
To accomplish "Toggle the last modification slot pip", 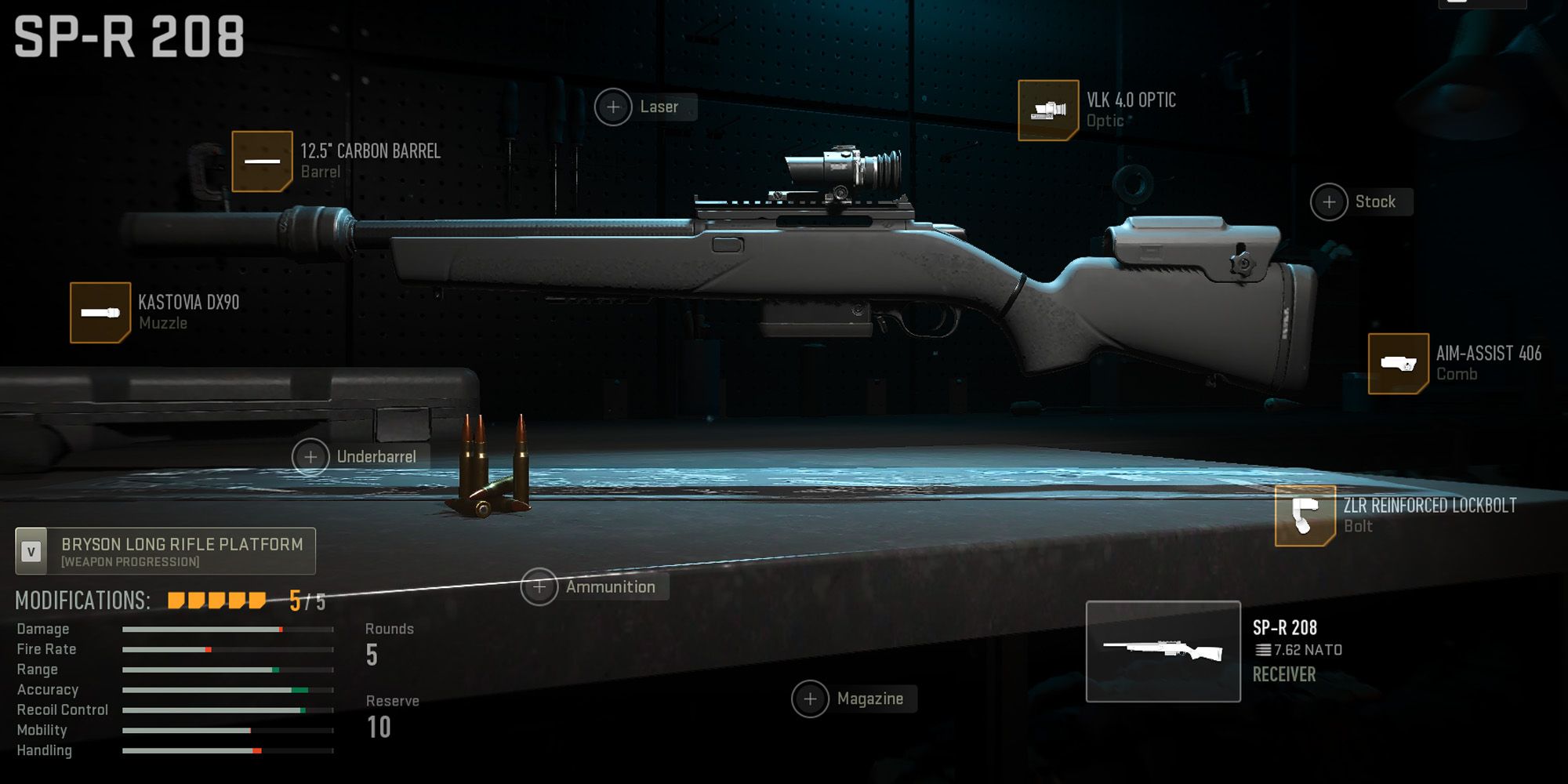I will point(255,600).
